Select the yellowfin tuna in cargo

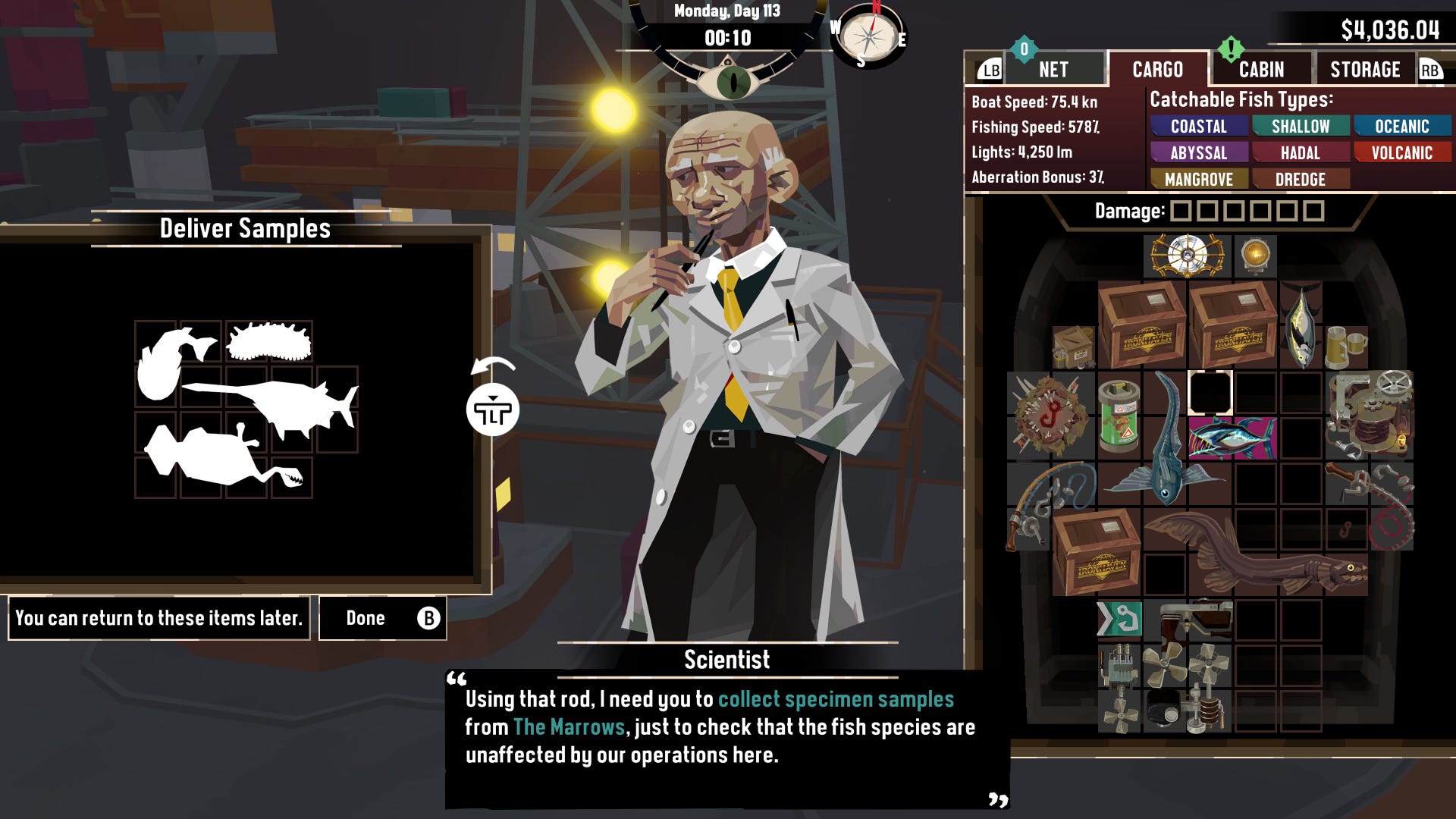pyautogui.click(x=1301, y=326)
